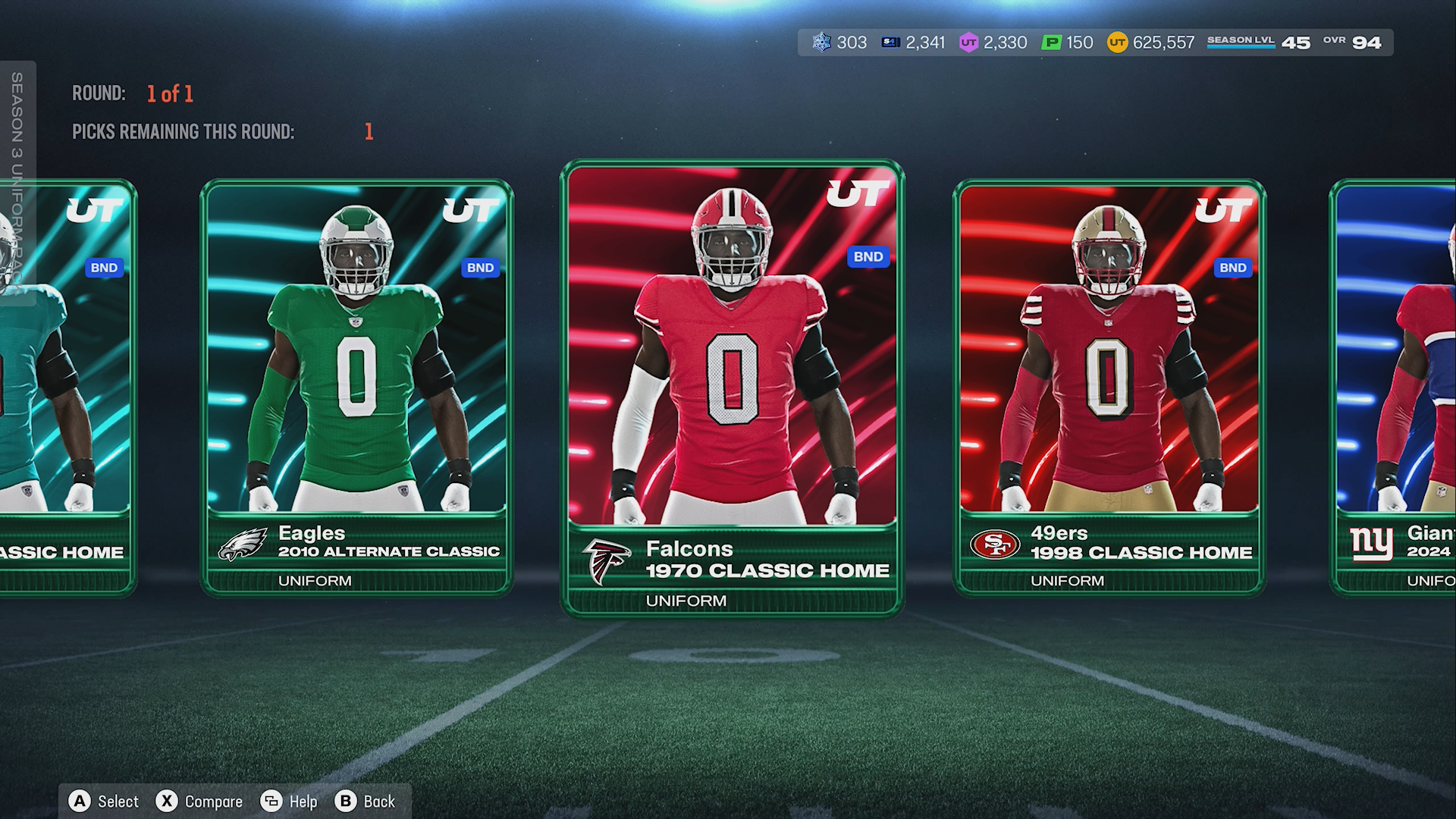Image resolution: width=1456 pixels, height=819 pixels.
Task: Open the Compare option
Action: [199, 802]
